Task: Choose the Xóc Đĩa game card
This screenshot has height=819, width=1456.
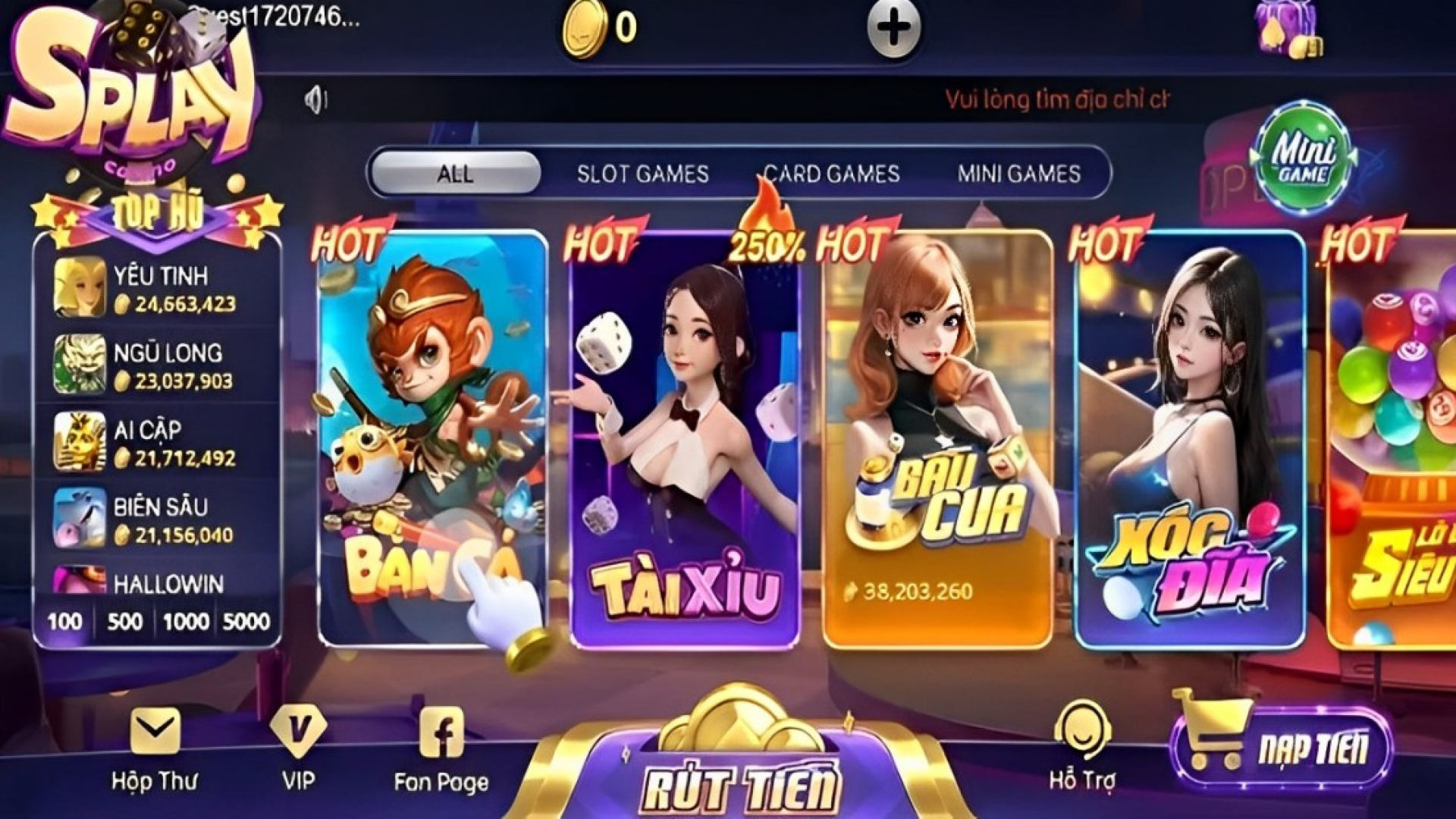Action: pyautogui.click(x=1190, y=440)
